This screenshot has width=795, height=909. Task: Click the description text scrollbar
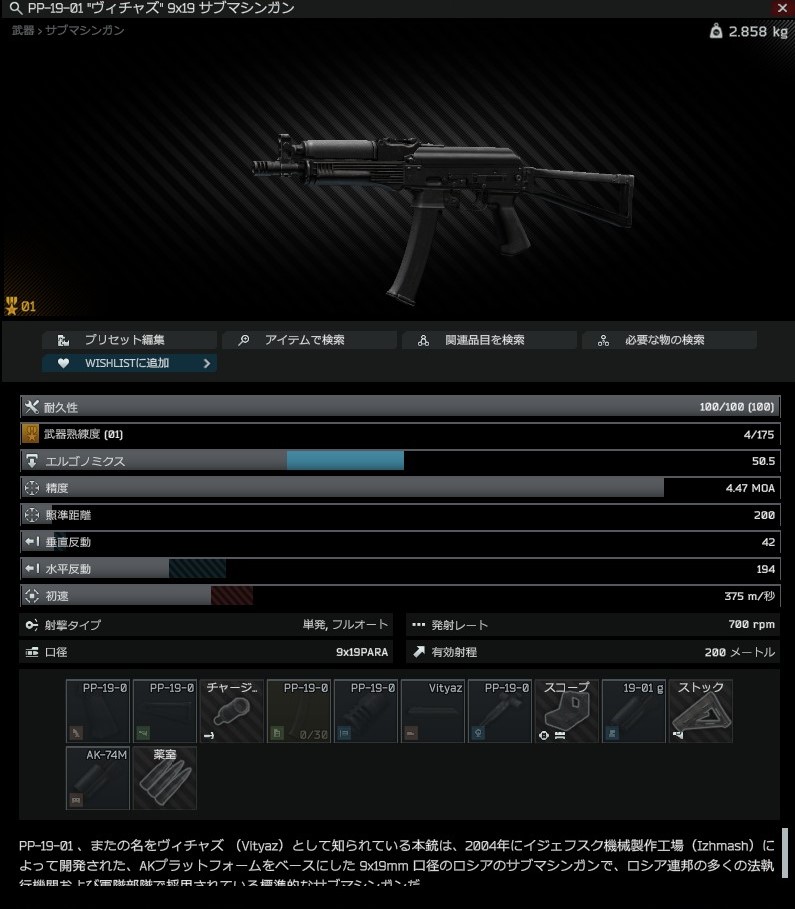[x=785, y=853]
